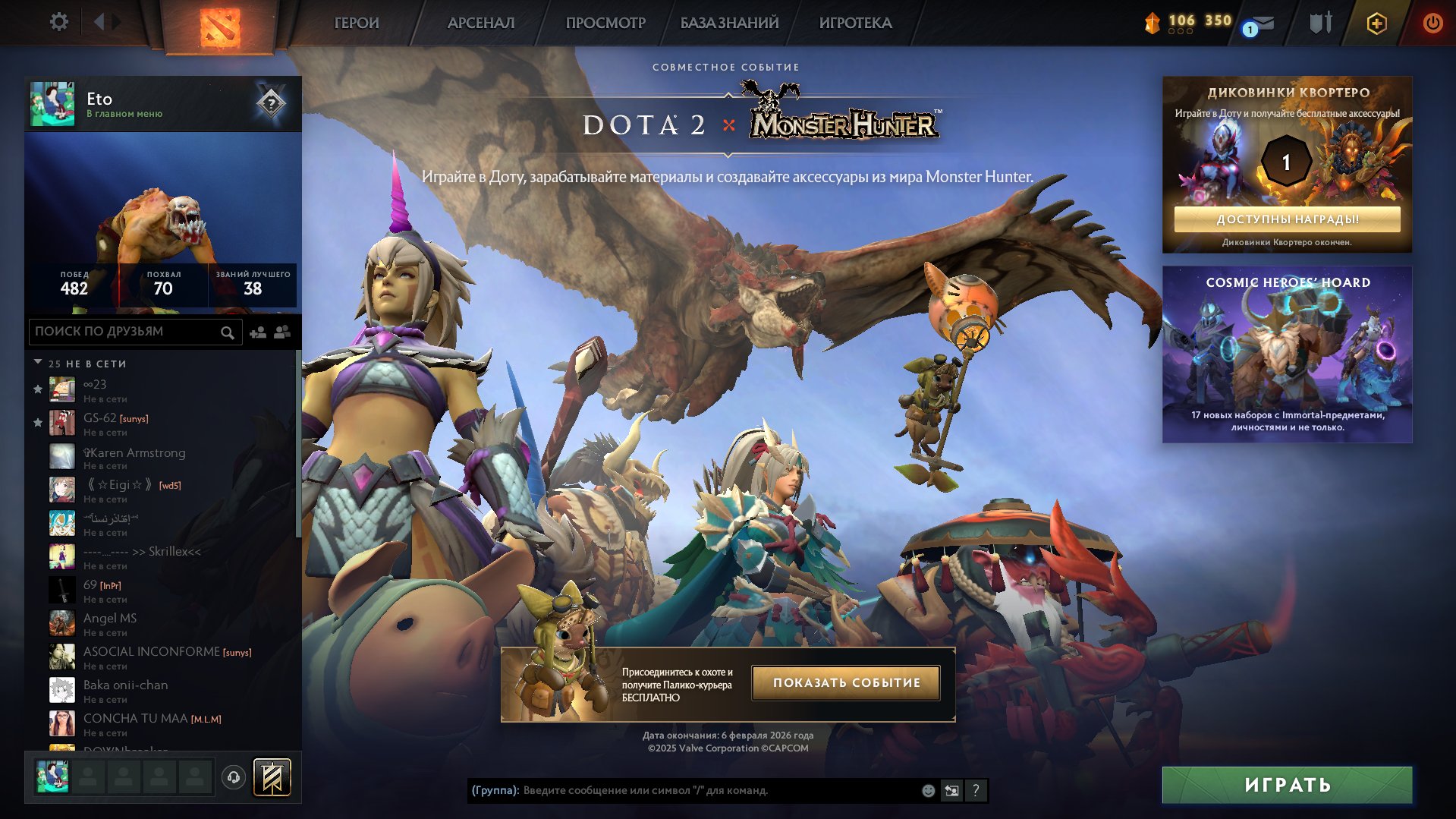The width and height of the screenshot is (1456, 819).
Task: Open the notifications envelope with unread message
Action: click(1263, 23)
